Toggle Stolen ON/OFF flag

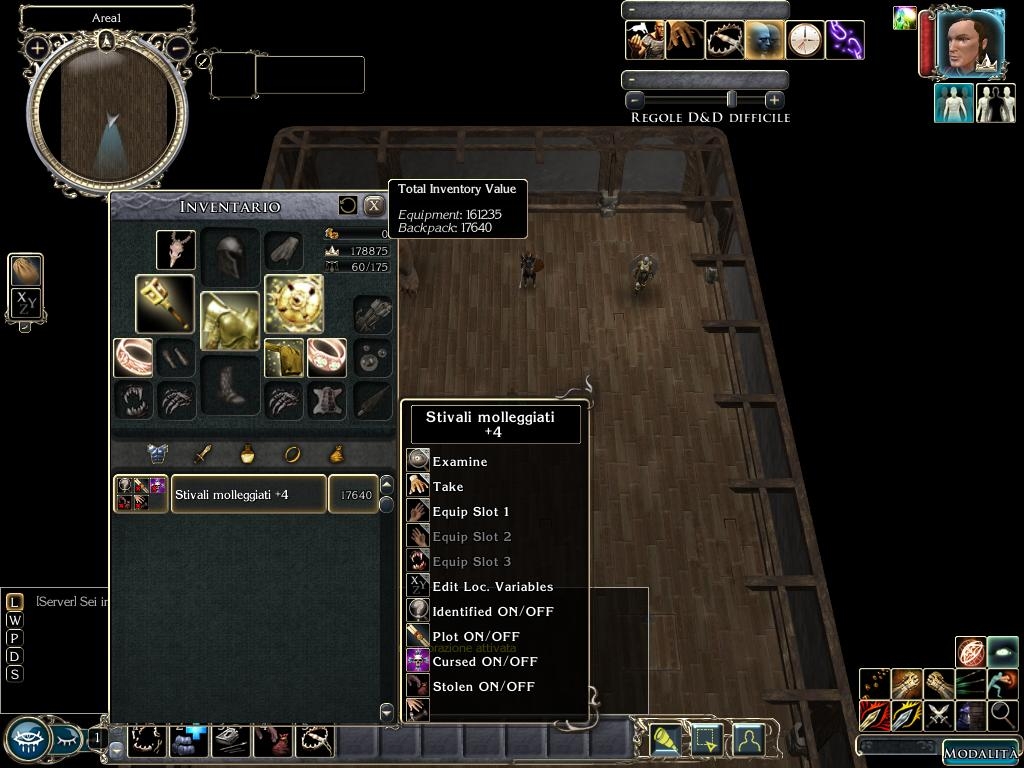(483, 686)
